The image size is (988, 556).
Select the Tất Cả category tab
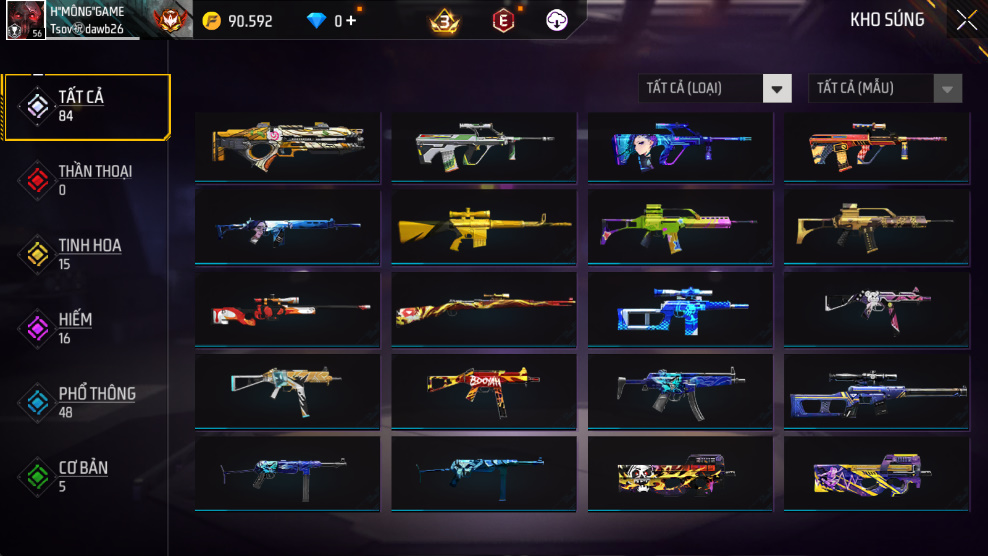86,107
